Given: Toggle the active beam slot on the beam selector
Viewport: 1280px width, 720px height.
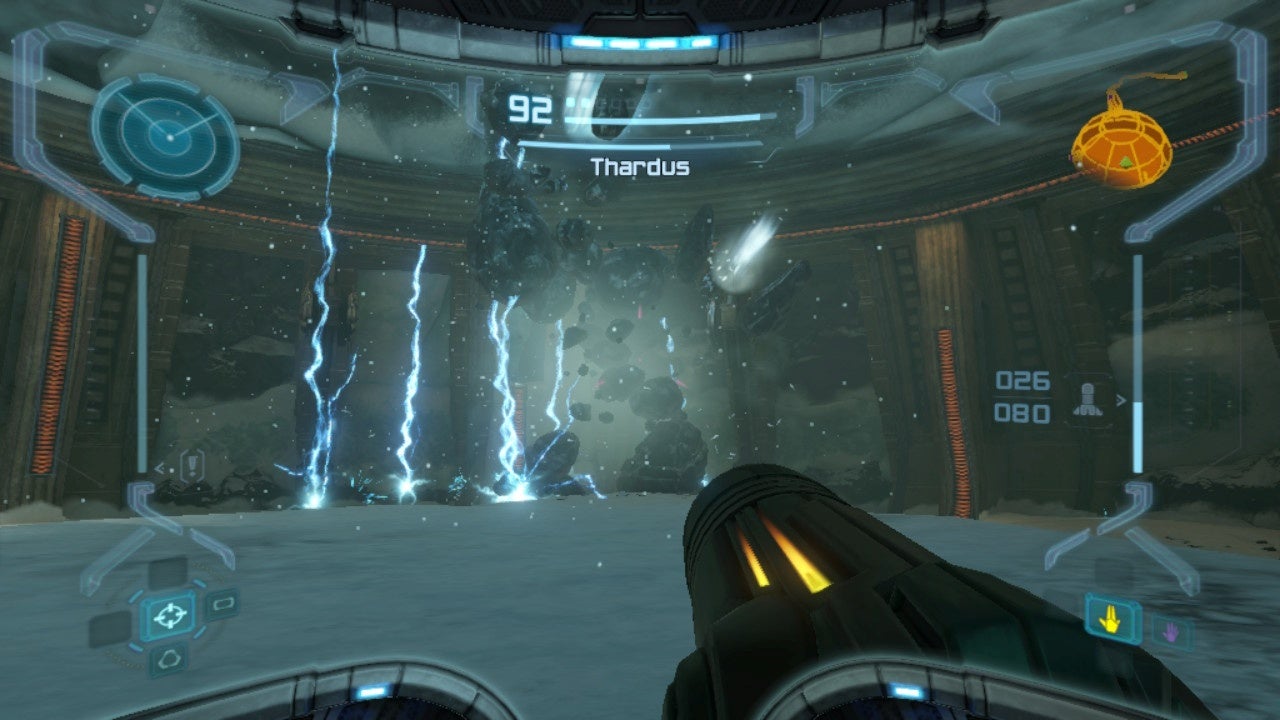Looking at the screenshot, I should [x=1112, y=618].
